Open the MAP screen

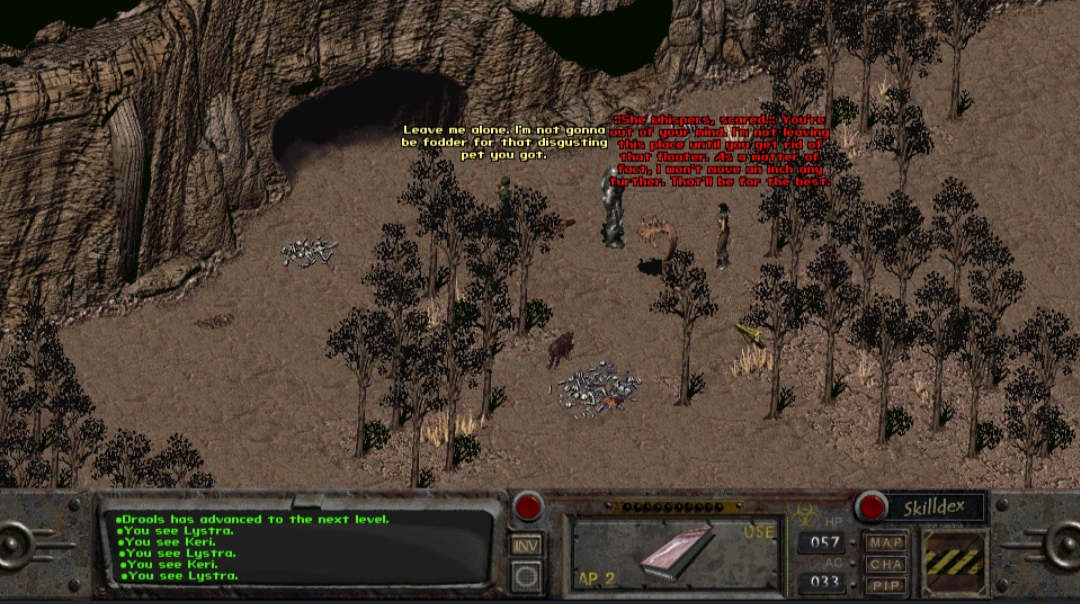[x=885, y=543]
